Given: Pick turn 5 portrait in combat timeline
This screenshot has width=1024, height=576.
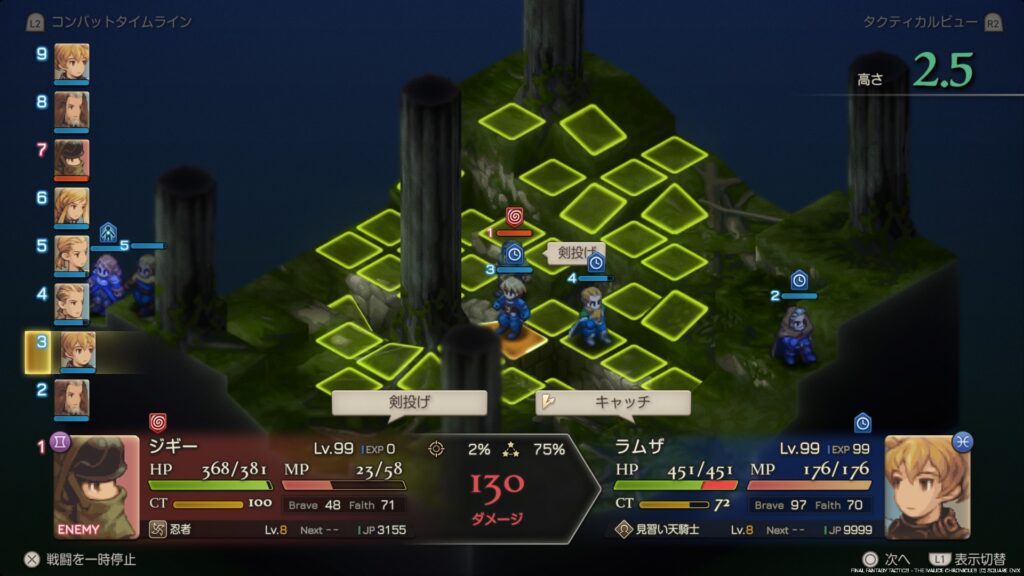Looking at the screenshot, I should (71, 253).
